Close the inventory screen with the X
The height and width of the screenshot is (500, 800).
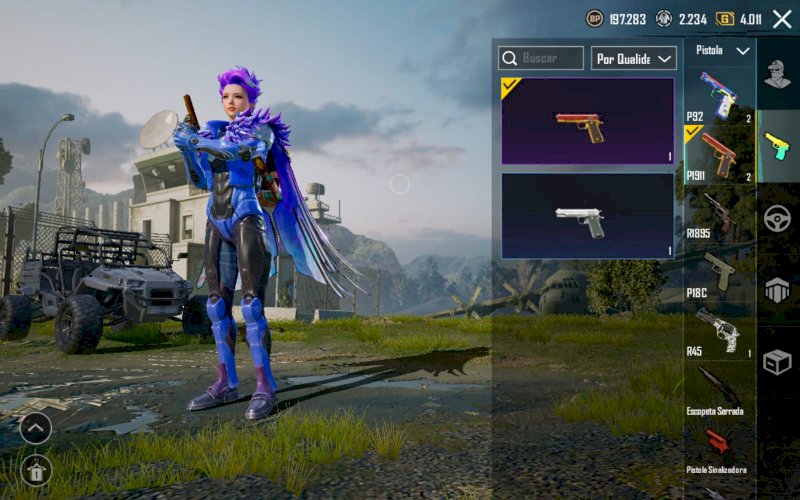pos(782,19)
